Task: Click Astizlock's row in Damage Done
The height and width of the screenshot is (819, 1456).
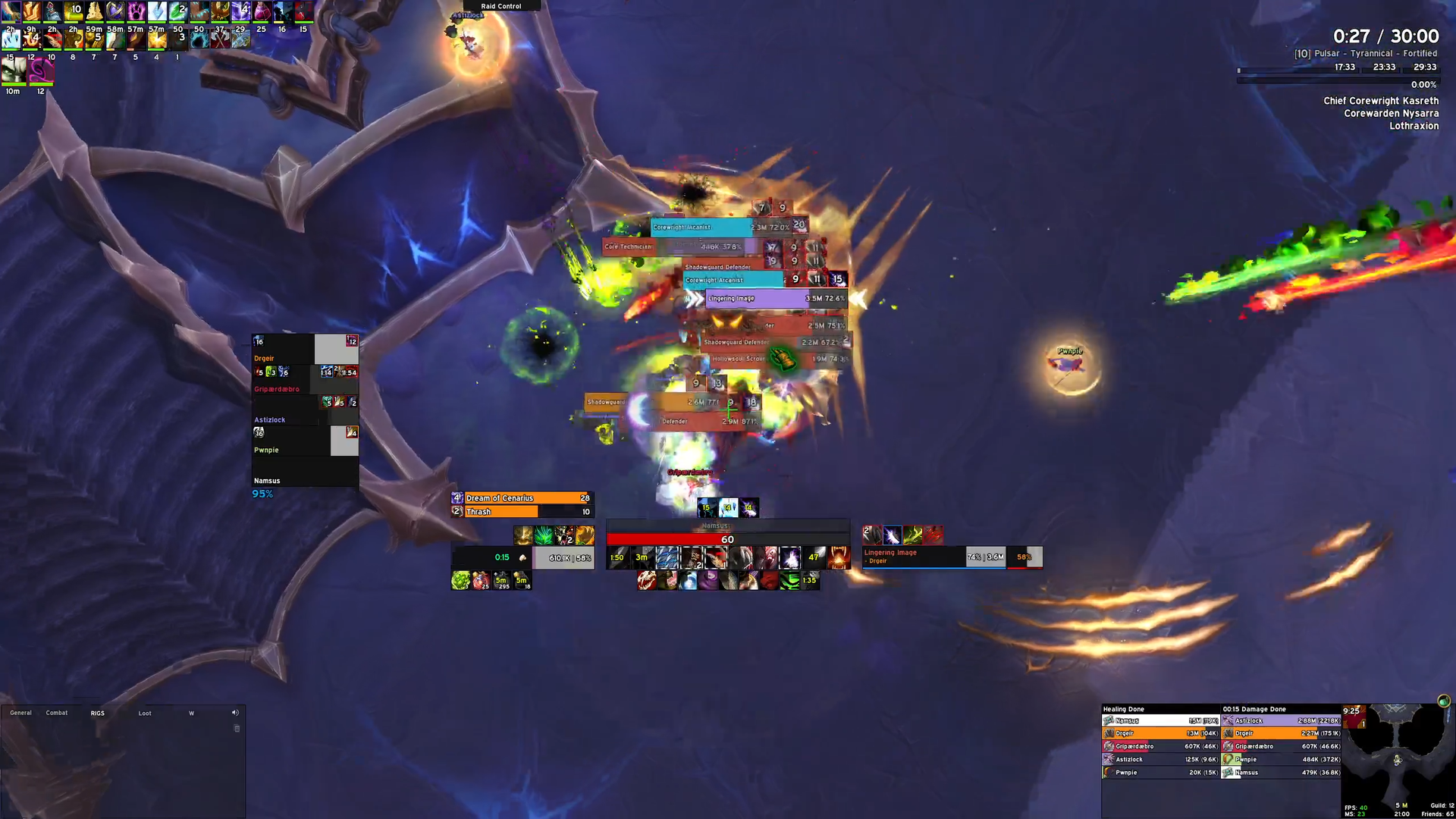Action: [x=1282, y=720]
